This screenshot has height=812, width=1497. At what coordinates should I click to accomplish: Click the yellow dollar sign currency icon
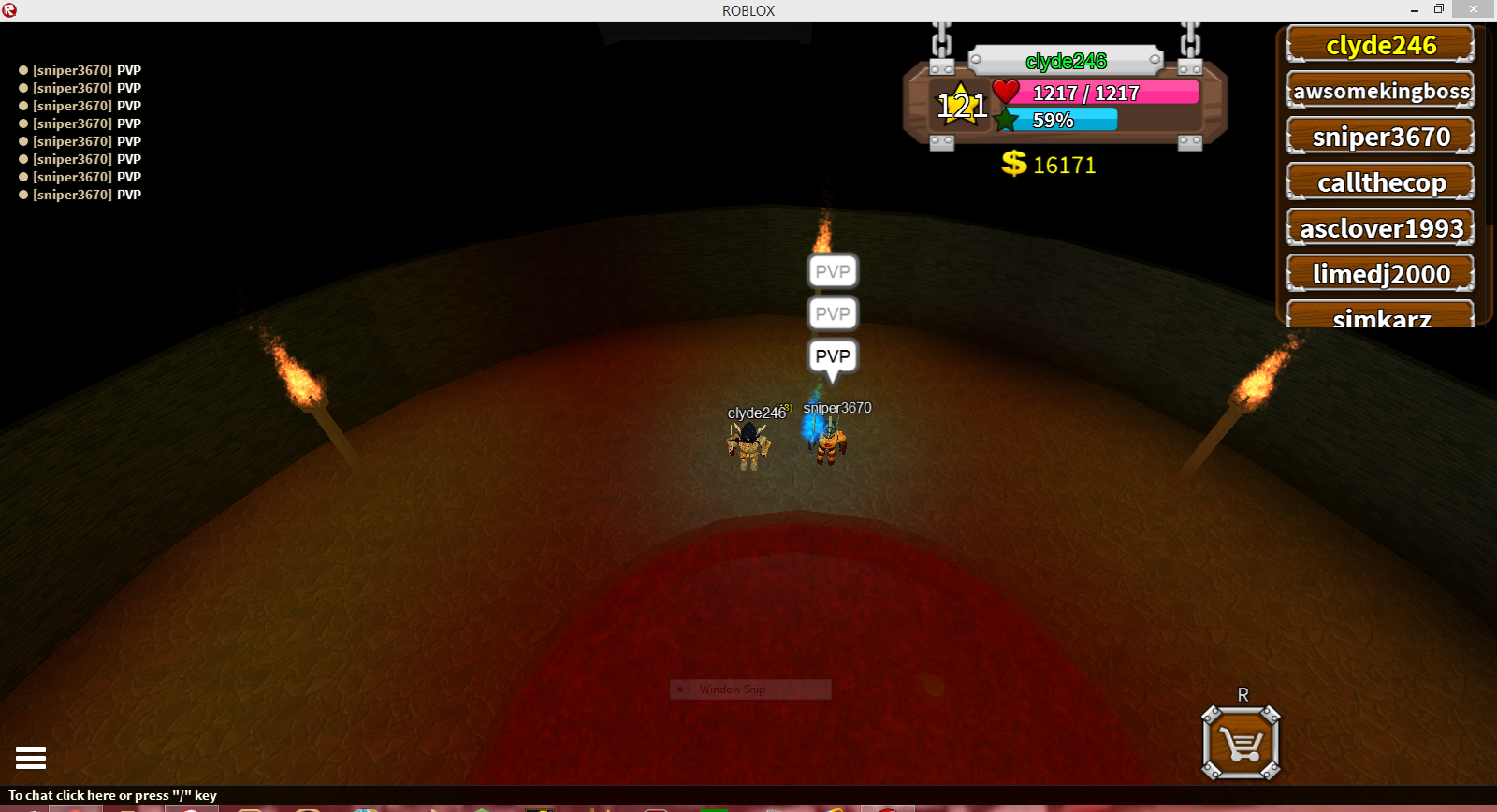point(1012,164)
